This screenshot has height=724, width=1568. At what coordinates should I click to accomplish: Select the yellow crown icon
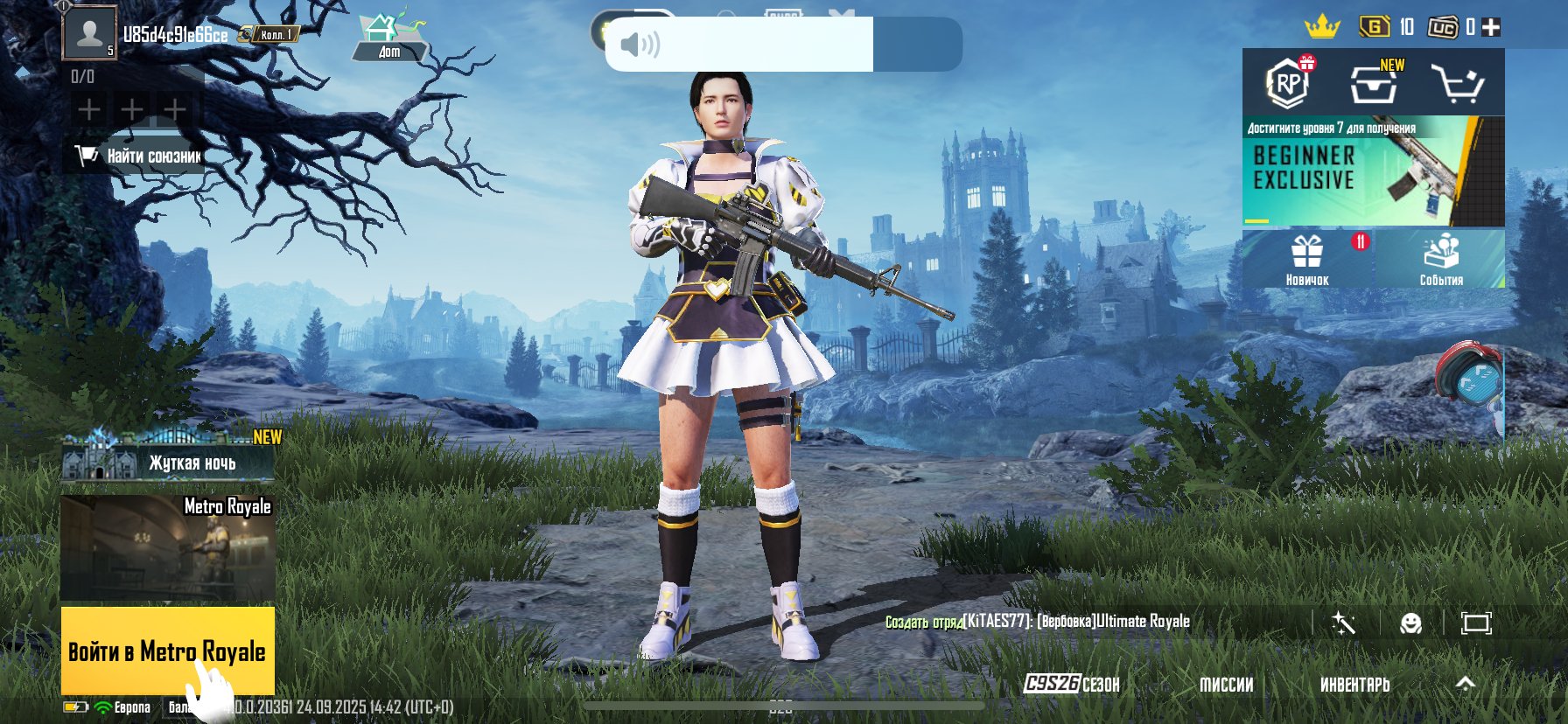[x=1322, y=27]
